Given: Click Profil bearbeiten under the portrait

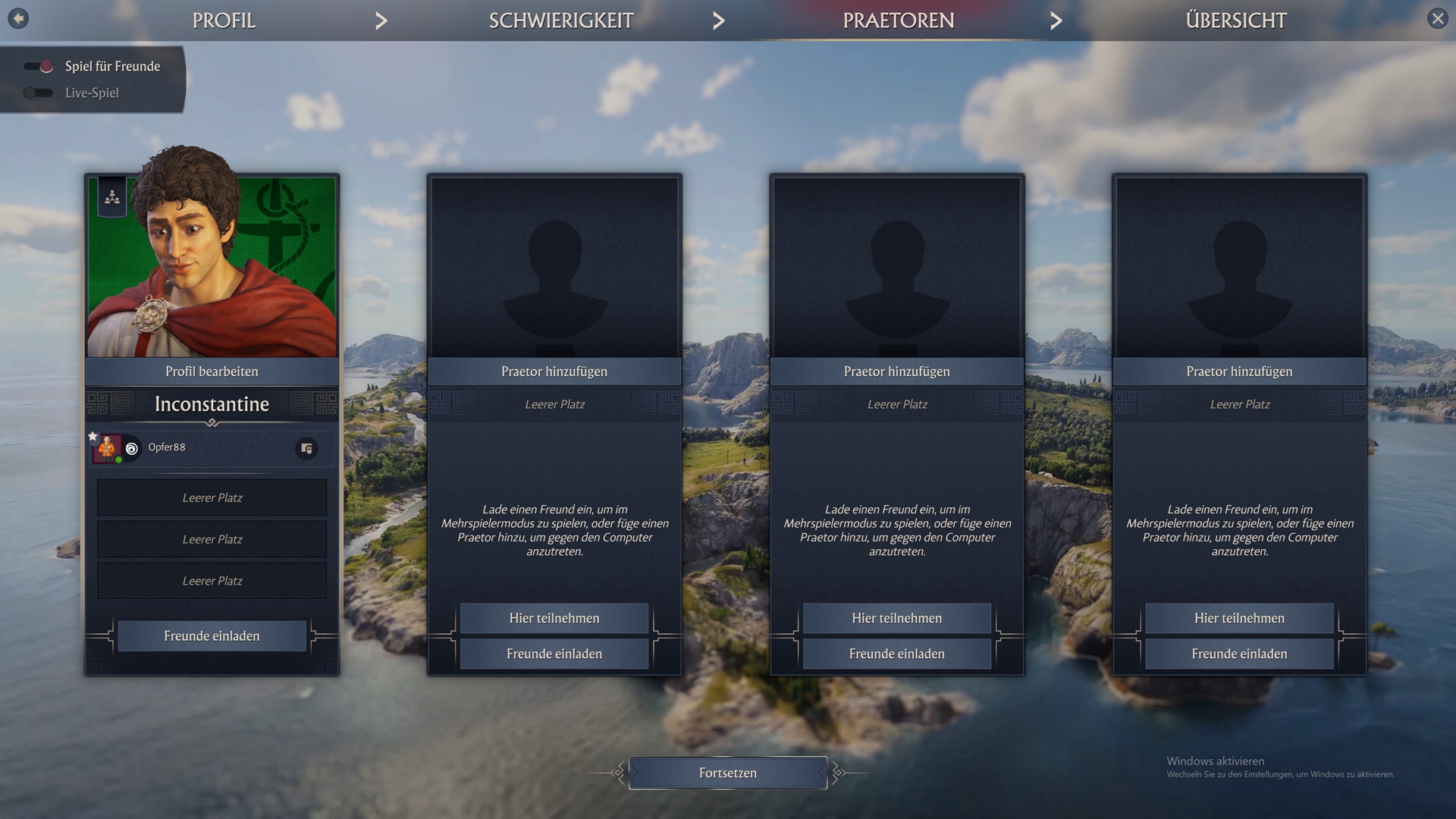Looking at the screenshot, I should click(212, 372).
